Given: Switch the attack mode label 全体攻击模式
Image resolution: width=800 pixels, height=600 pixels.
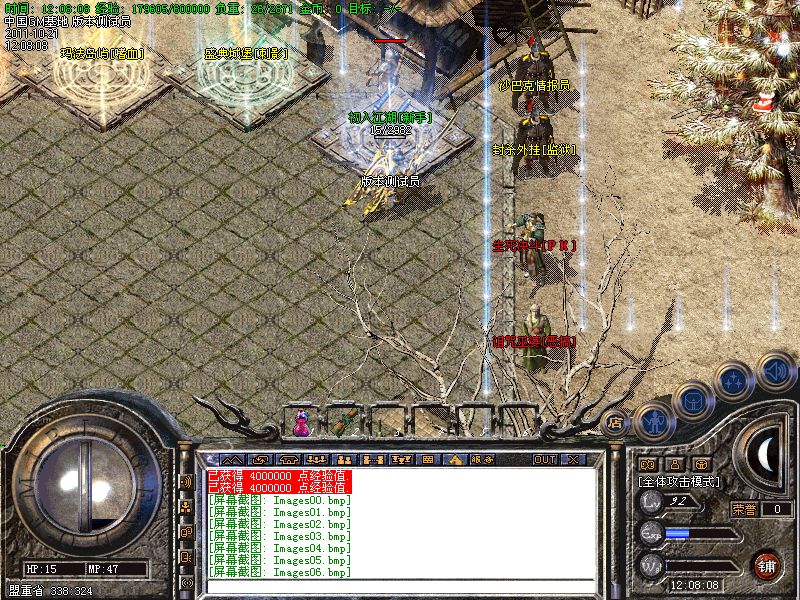Looking at the screenshot, I should (x=679, y=482).
